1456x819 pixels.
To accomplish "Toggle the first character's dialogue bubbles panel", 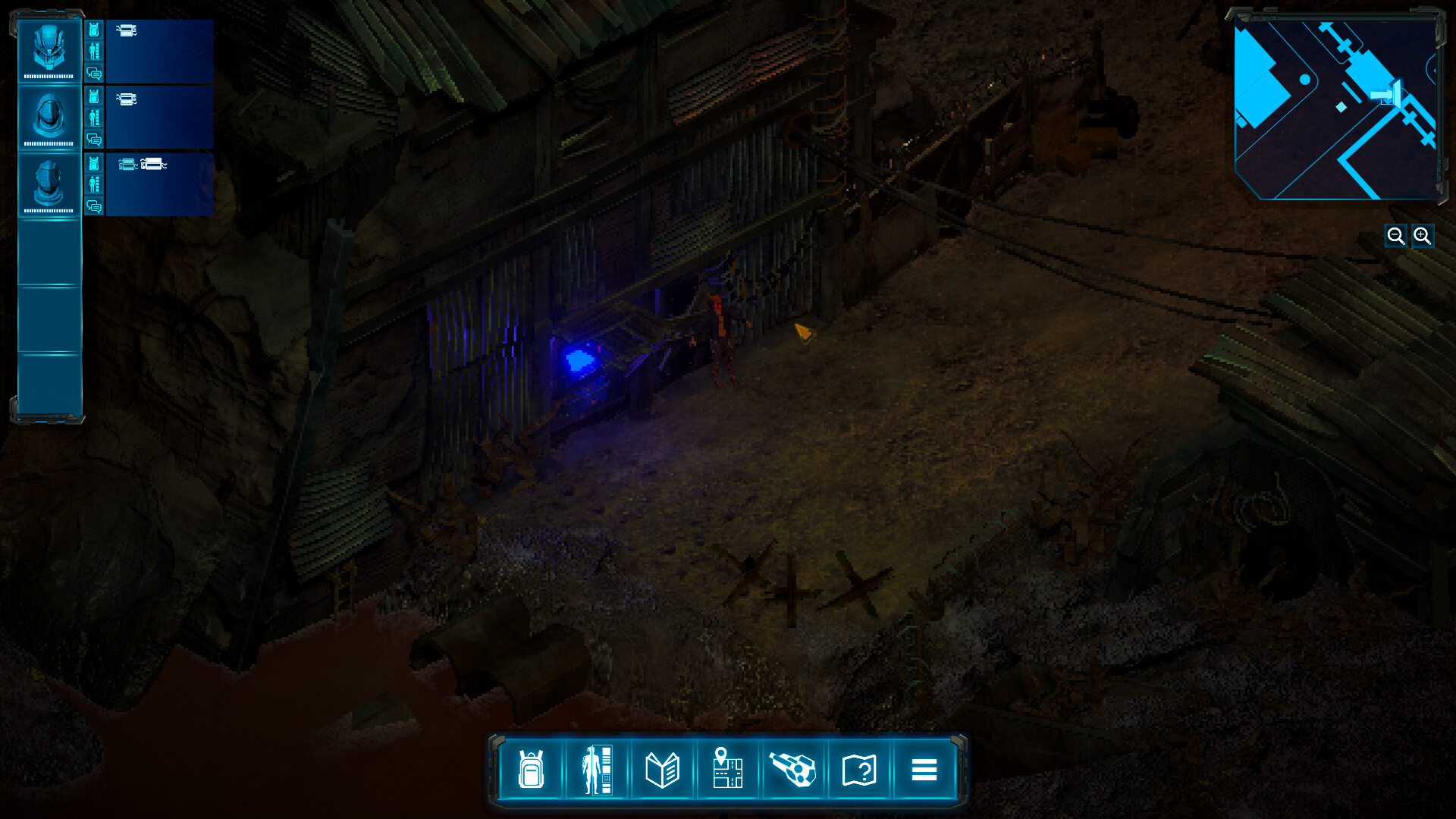I will [x=94, y=74].
